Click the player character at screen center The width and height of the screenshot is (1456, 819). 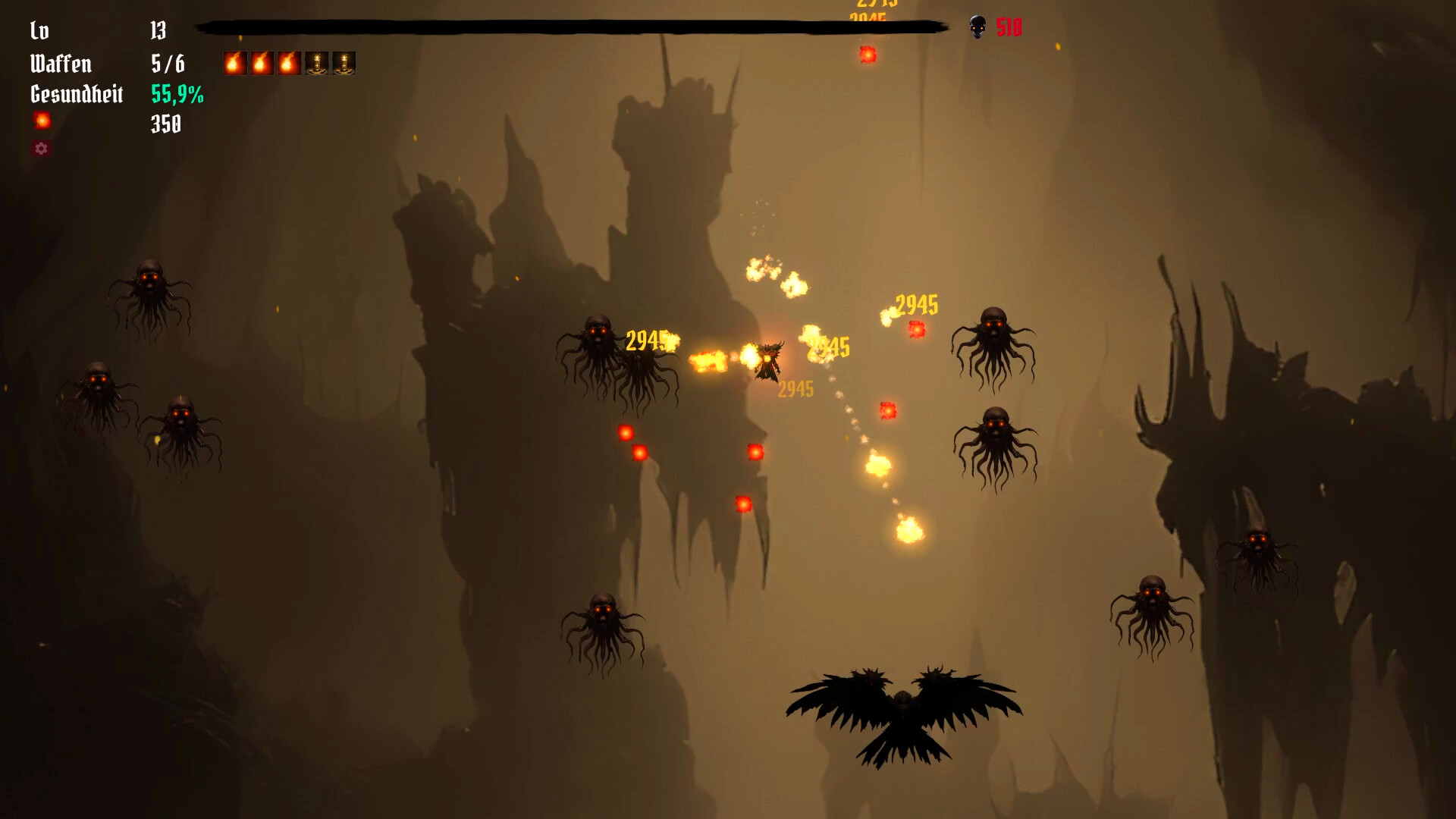[x=770, y=360]
